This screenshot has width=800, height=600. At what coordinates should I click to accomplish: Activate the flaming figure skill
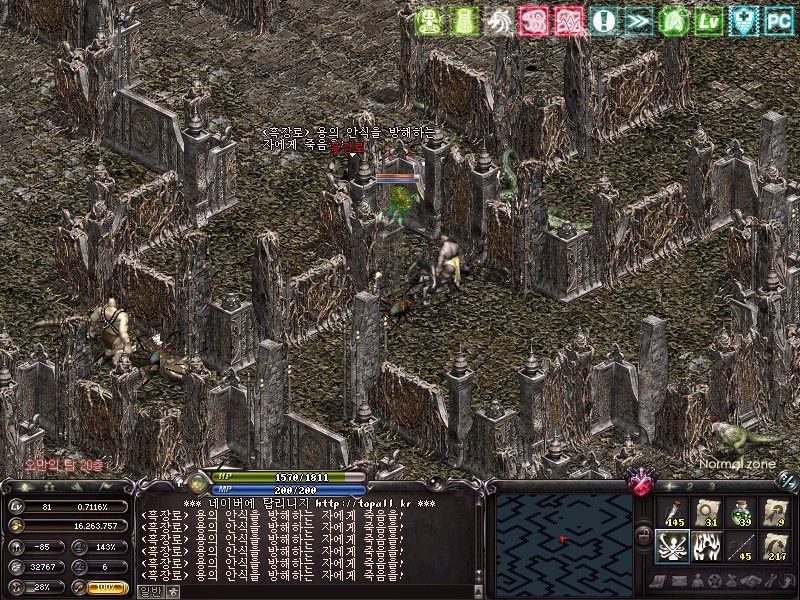tap(706, 546)
